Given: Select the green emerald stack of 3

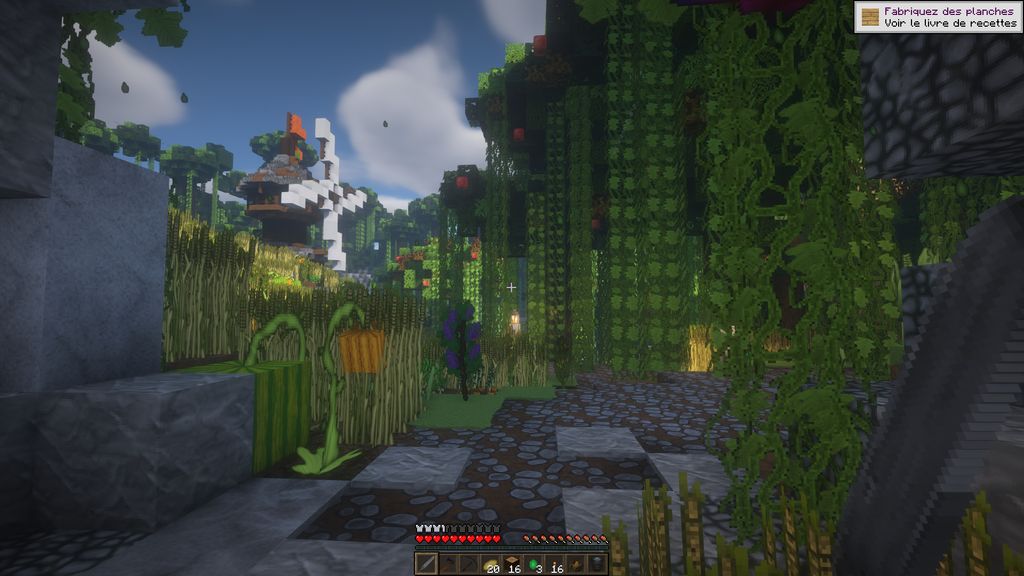Looking at the screenshot, I should point(534,564).
